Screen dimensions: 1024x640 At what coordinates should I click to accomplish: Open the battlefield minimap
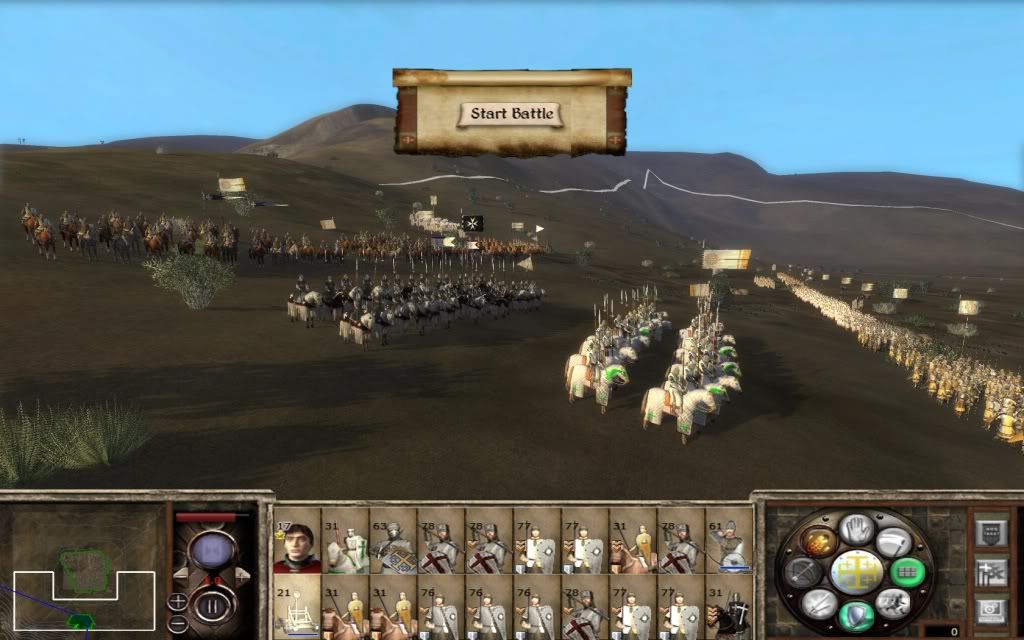coord(83,572)
